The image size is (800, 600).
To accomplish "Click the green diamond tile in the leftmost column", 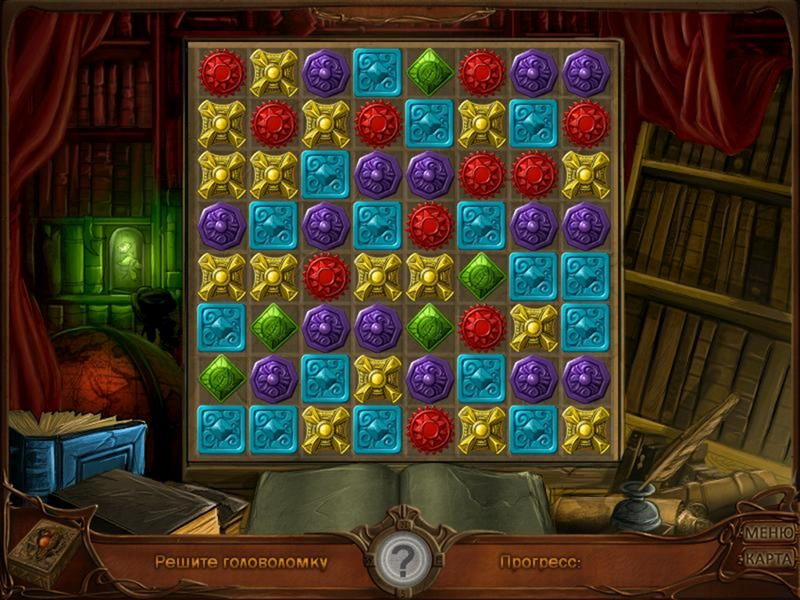I will point(221,377).
